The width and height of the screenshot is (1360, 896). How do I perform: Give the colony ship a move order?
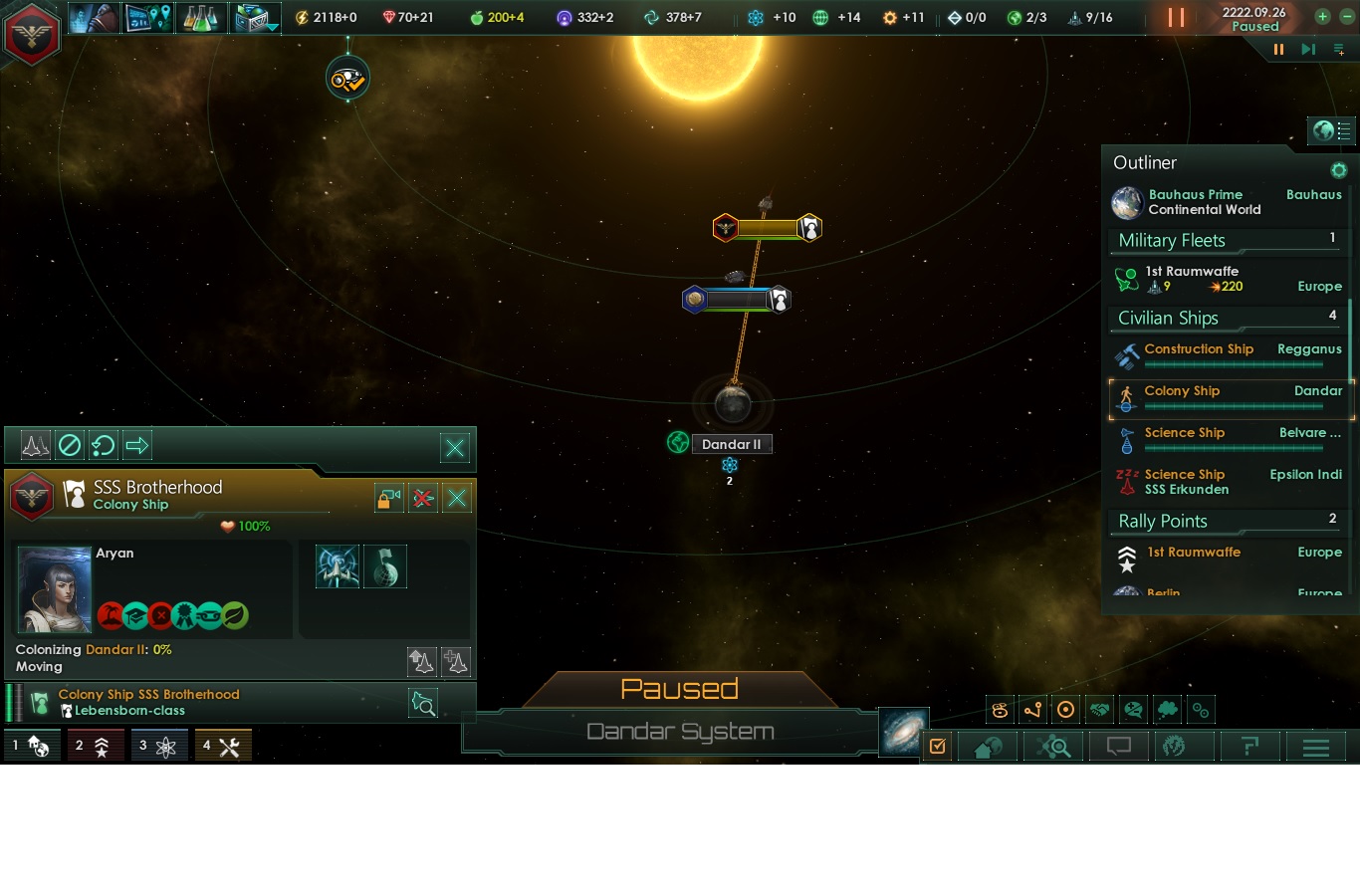pos(137,445)
